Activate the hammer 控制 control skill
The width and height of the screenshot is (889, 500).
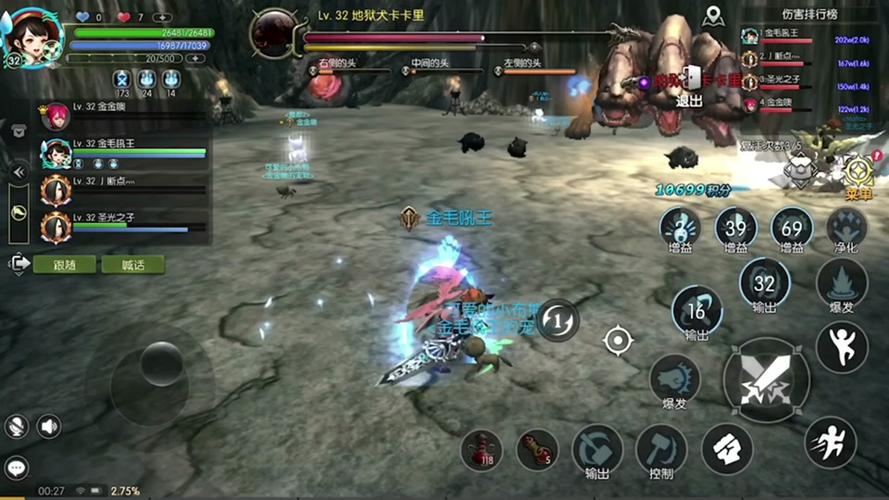pos(661,448)
